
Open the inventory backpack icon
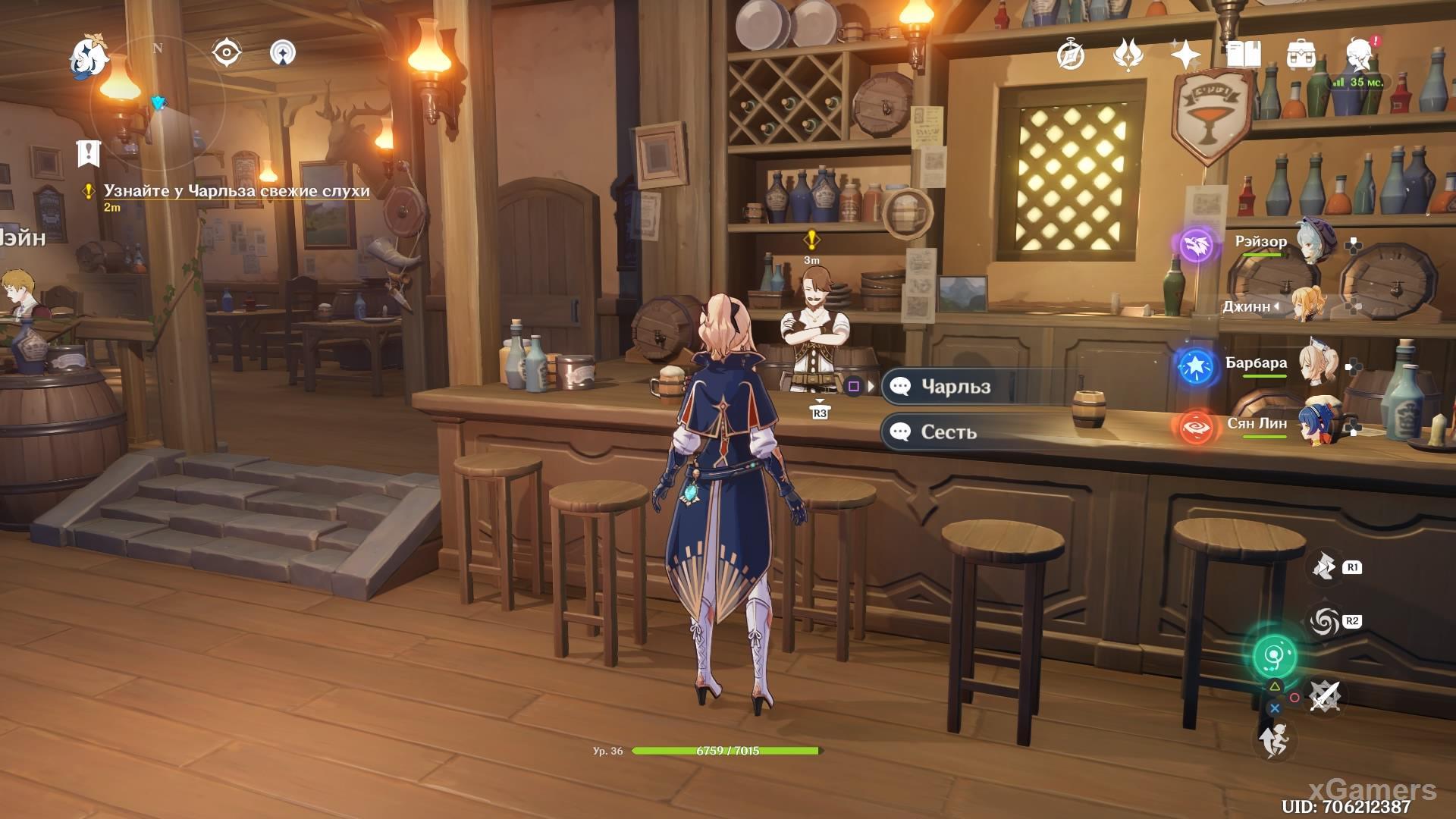(1301, 55)
